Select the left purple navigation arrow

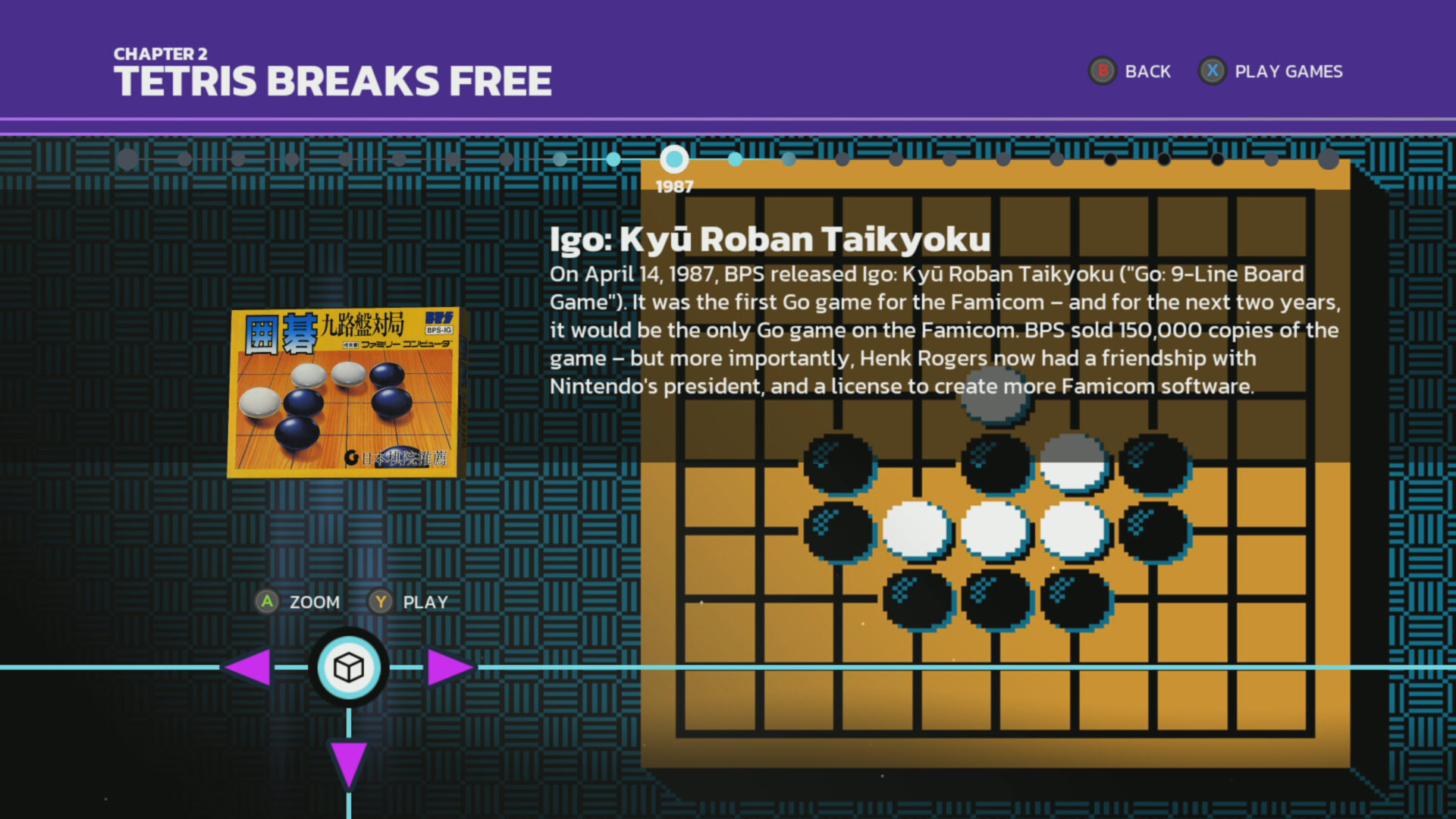(250, 668)
